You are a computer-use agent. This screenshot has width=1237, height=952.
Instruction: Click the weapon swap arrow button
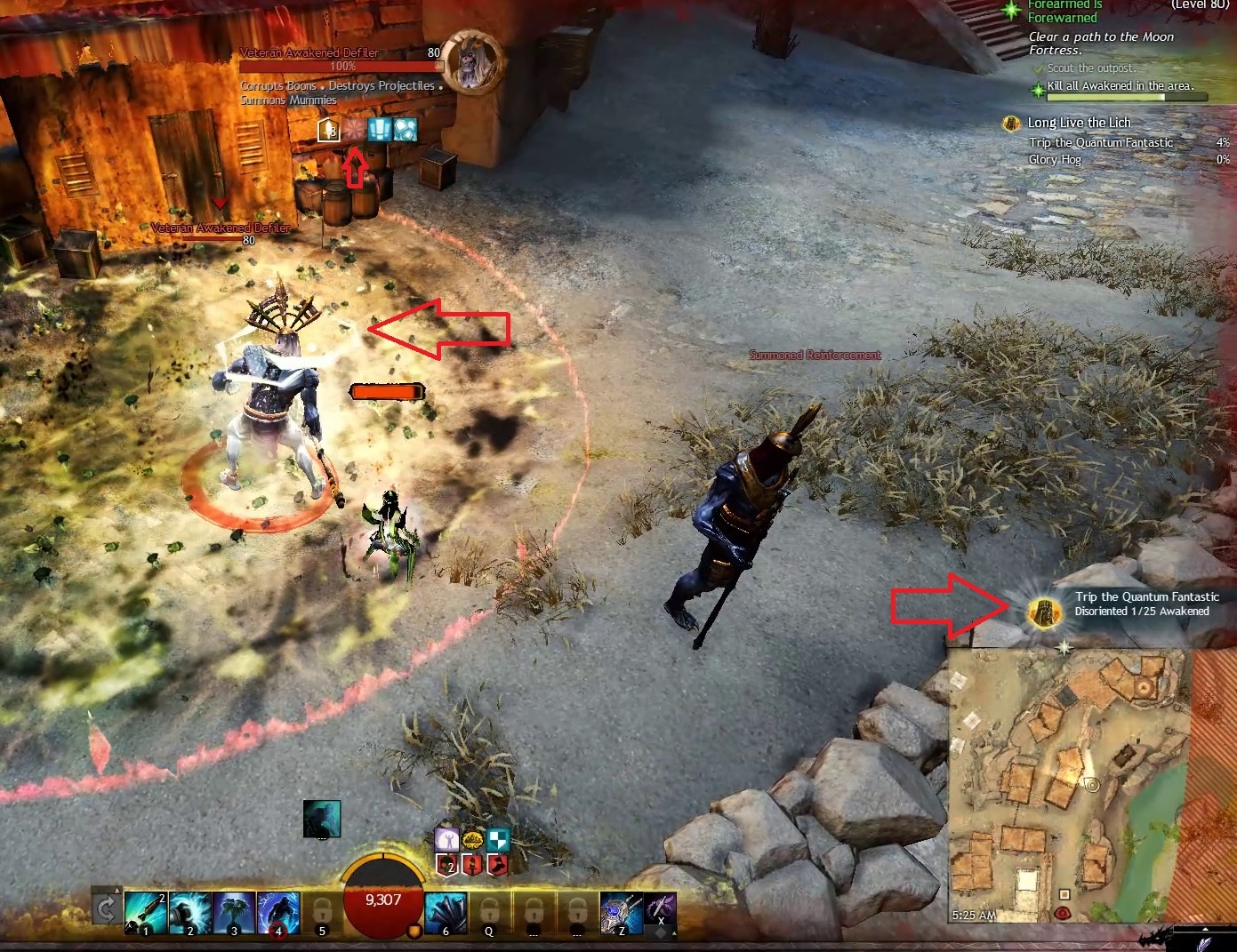[106, 908]
